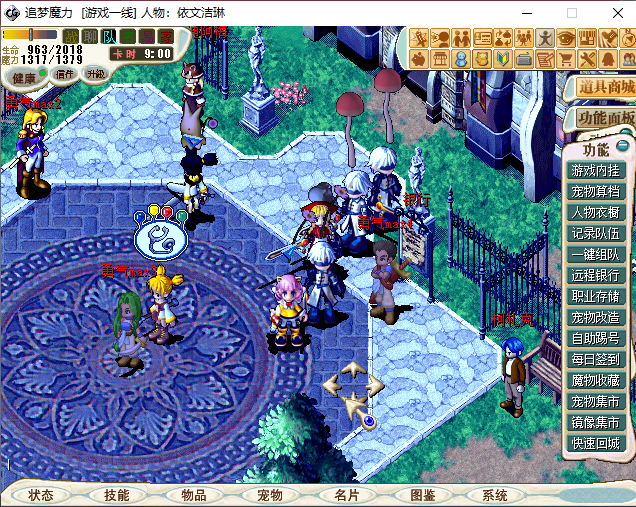Open the 系统 system menu
Viewport: 636px width, 507px height.
coord(494,495)
